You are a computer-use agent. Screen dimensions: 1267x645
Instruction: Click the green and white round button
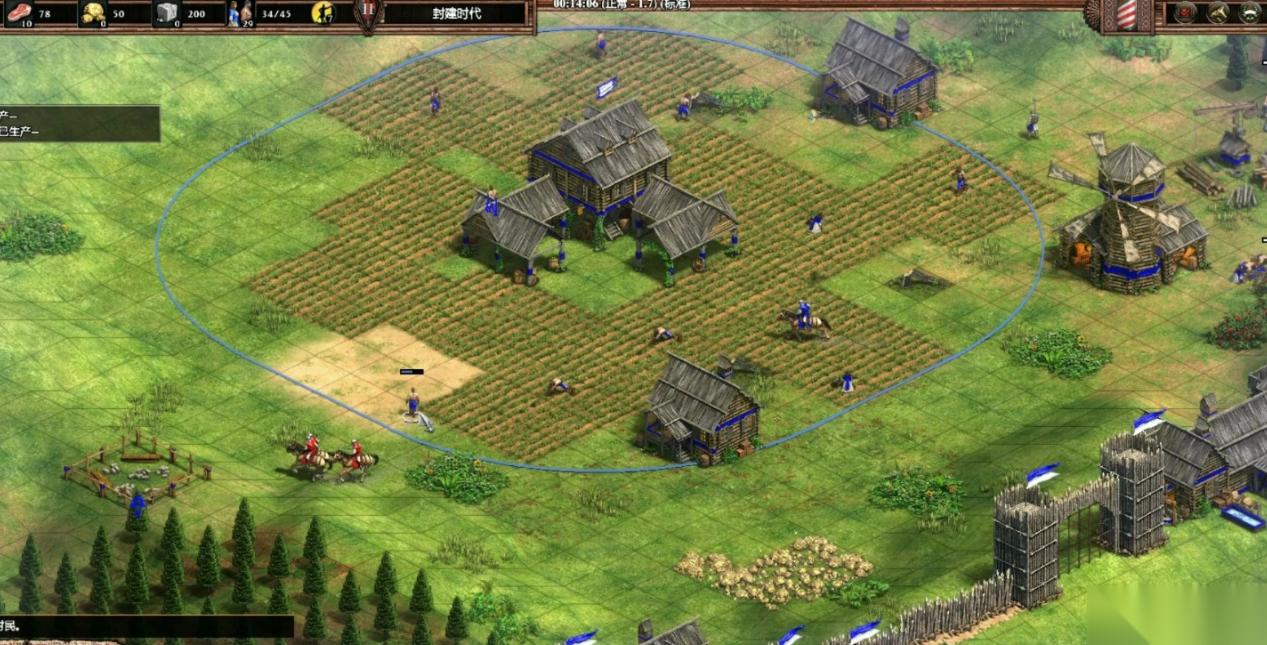pos(1250,13)
